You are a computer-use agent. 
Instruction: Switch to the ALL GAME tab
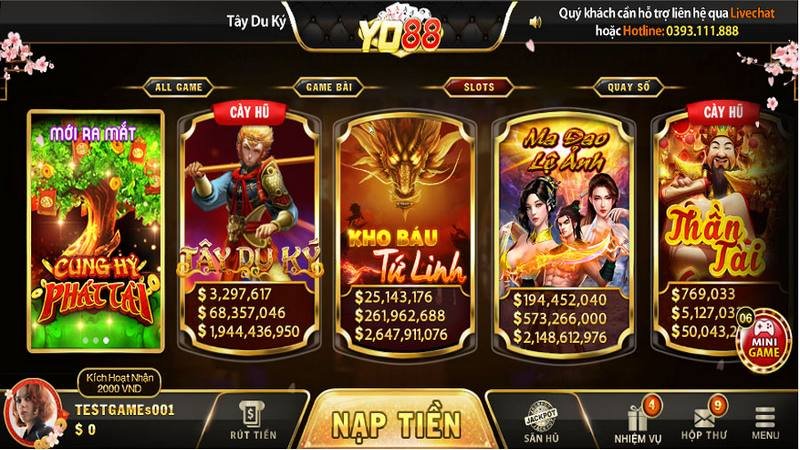click(178, 87)
